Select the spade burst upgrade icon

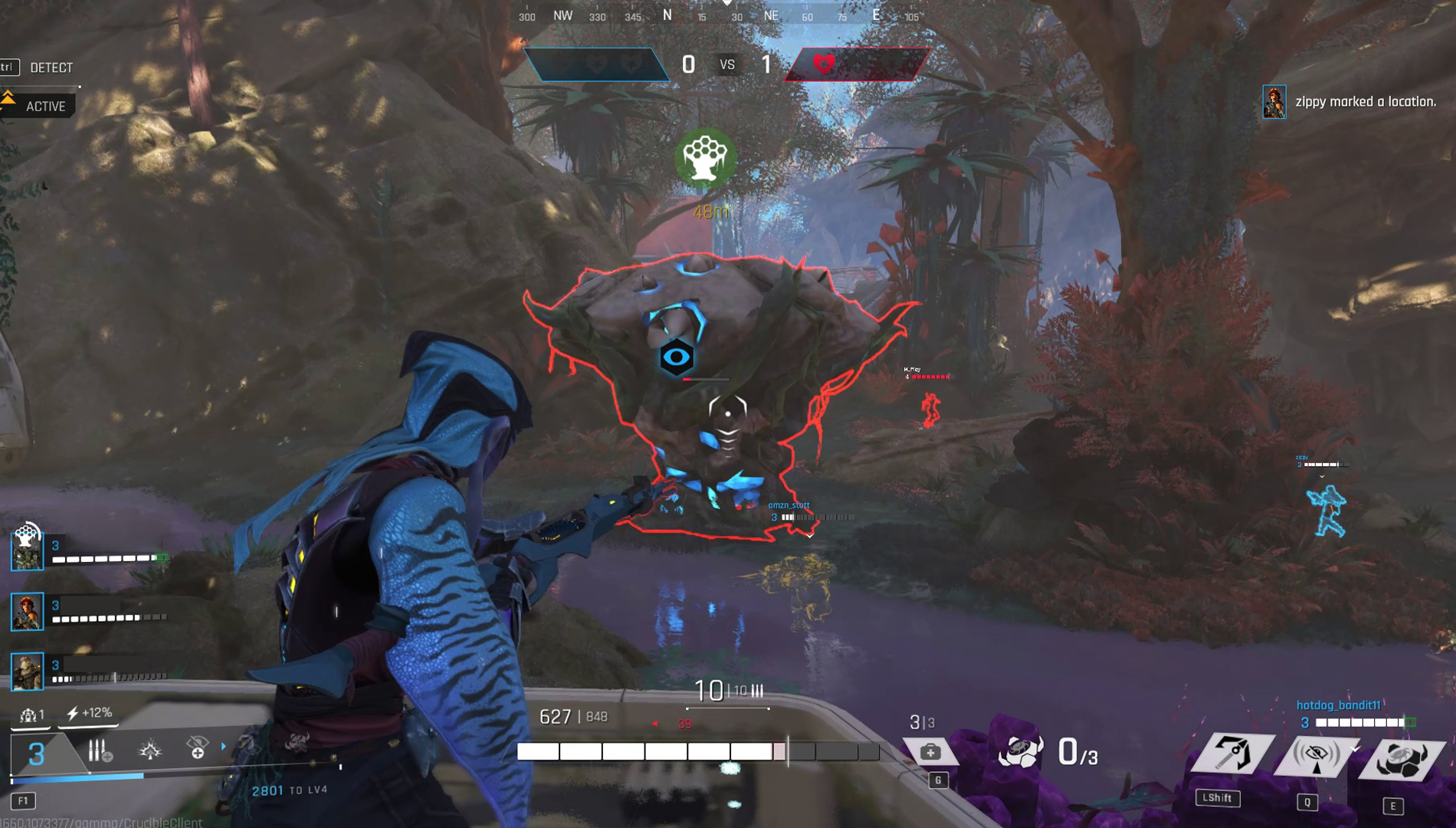pyautogui.click(x=150, y=749)
